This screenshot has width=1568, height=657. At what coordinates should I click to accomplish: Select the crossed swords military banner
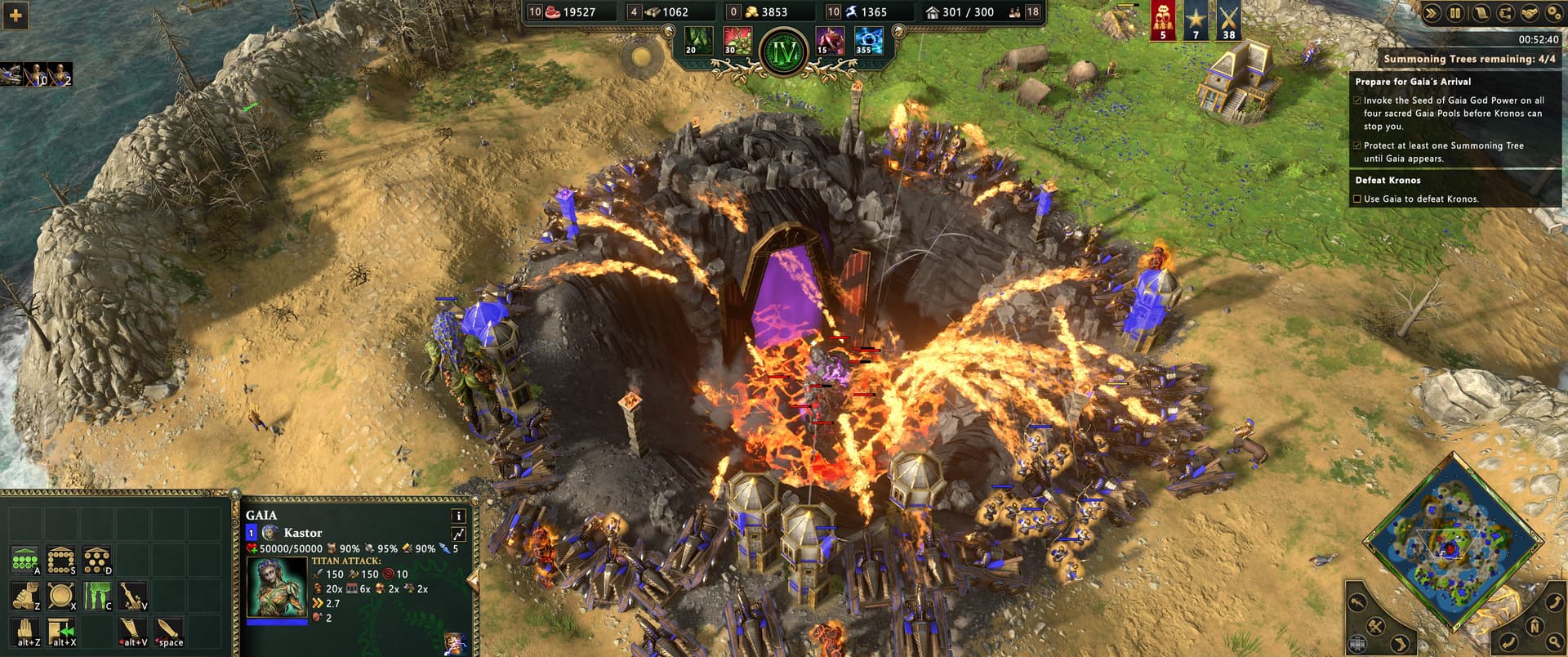[1228, 20]
